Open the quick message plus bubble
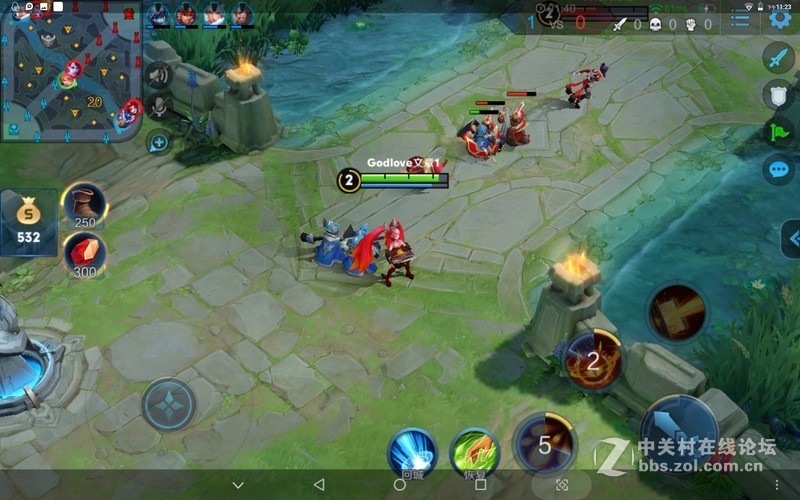The width and height of the screenshot is (800, 500). point(158,142)
